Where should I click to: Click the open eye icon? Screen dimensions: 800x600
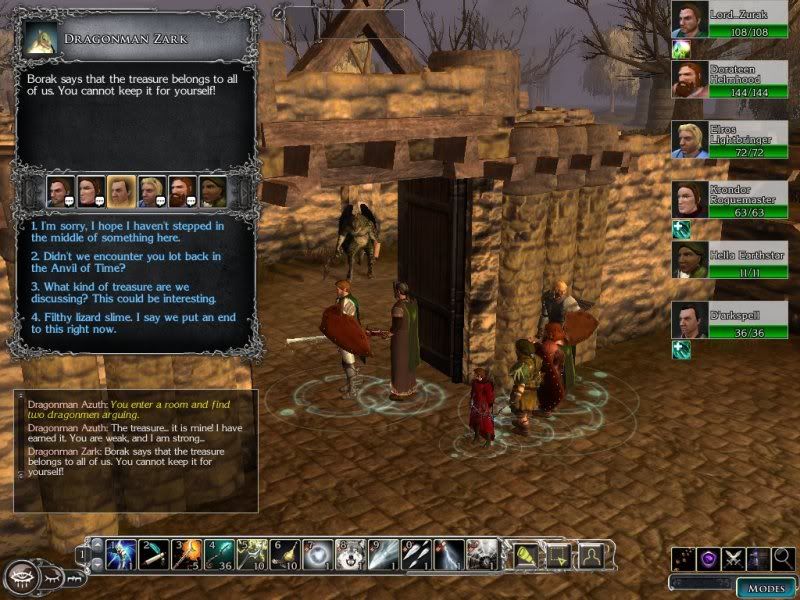coord(20,577)
